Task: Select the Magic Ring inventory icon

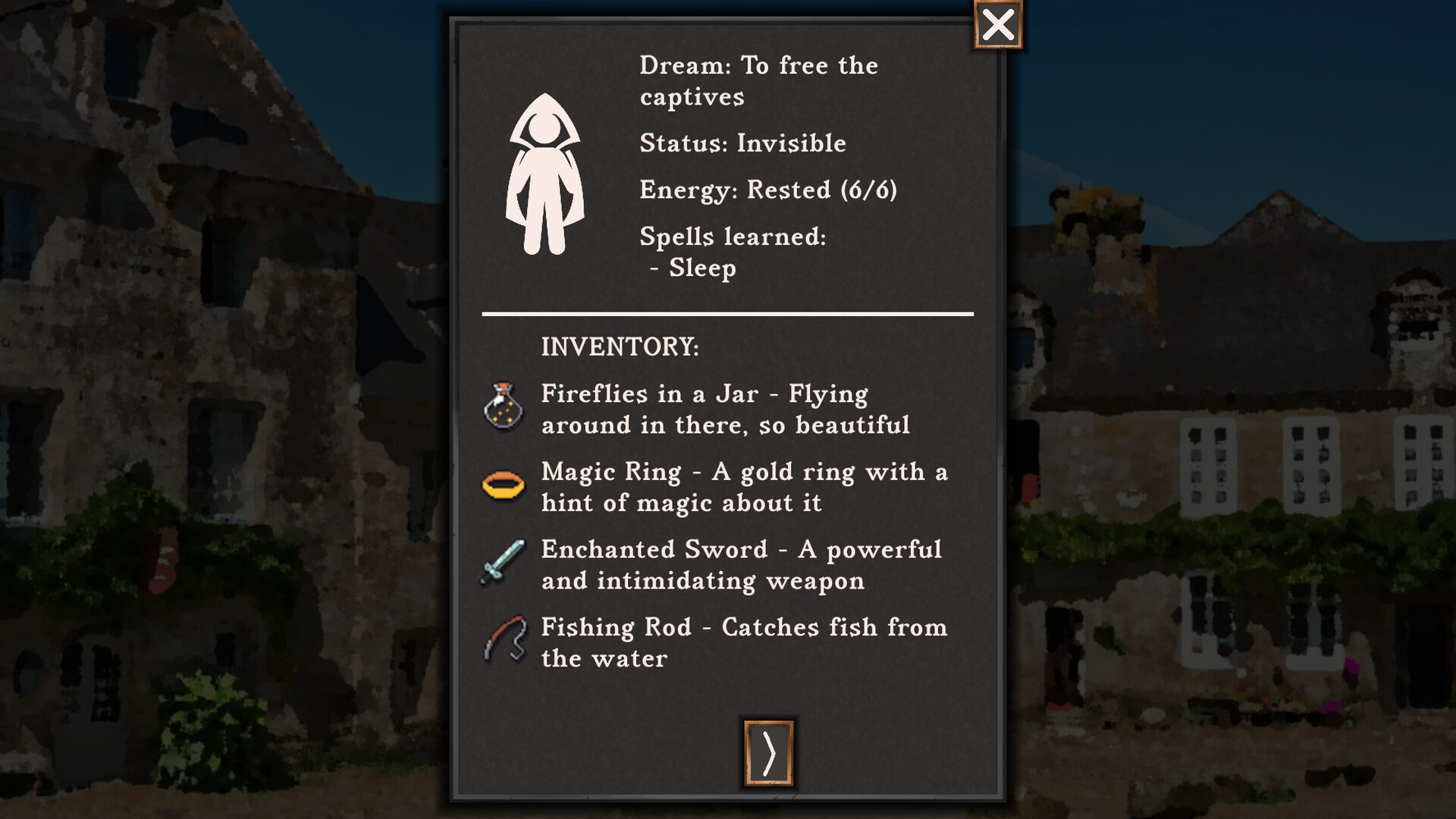Action: 504,486
